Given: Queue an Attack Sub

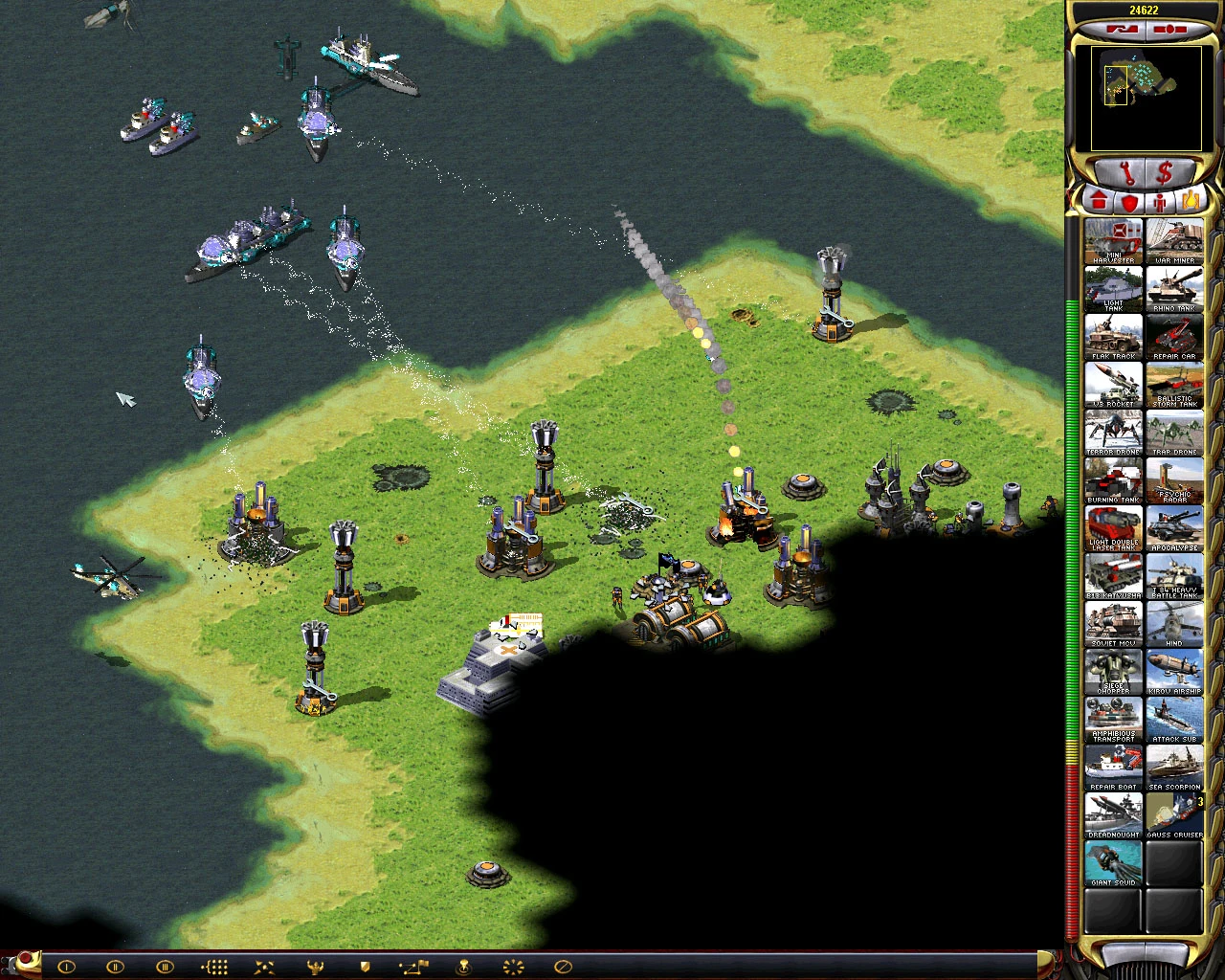Looking at the screenshot, I should click(x=1174, y=721).
